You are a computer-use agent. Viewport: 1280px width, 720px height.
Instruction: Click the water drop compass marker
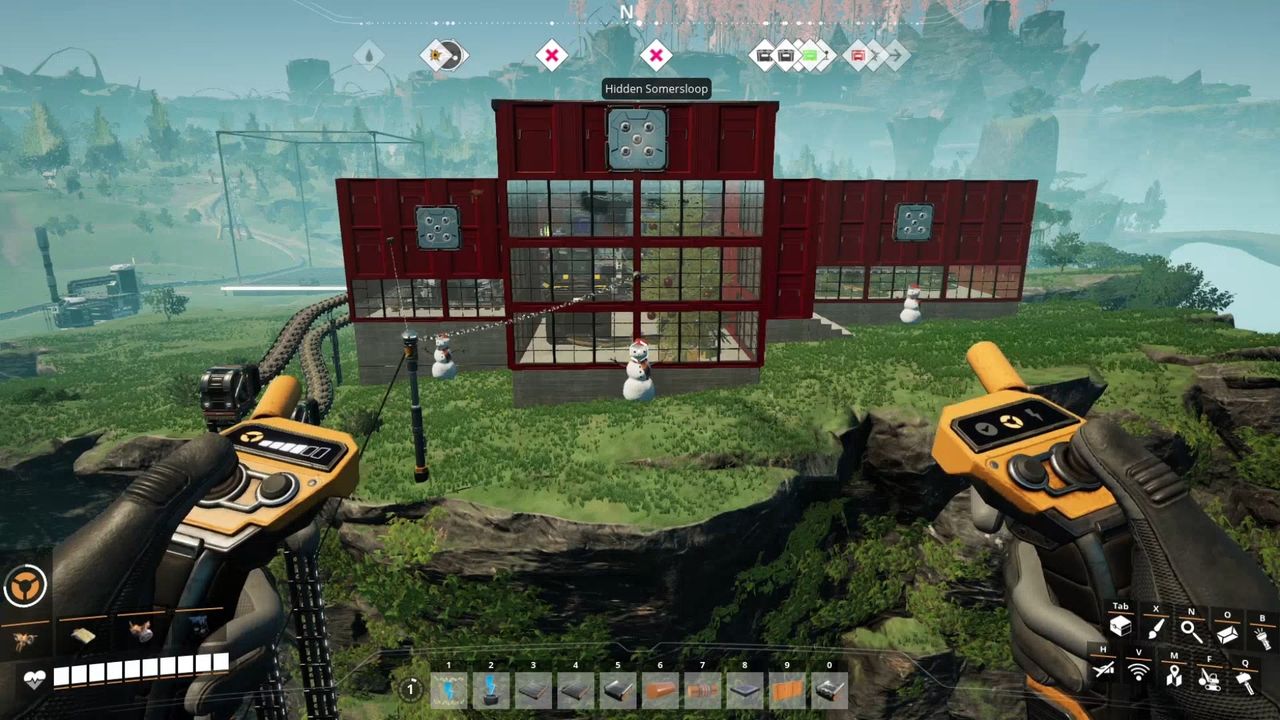(x=368, y=55)
